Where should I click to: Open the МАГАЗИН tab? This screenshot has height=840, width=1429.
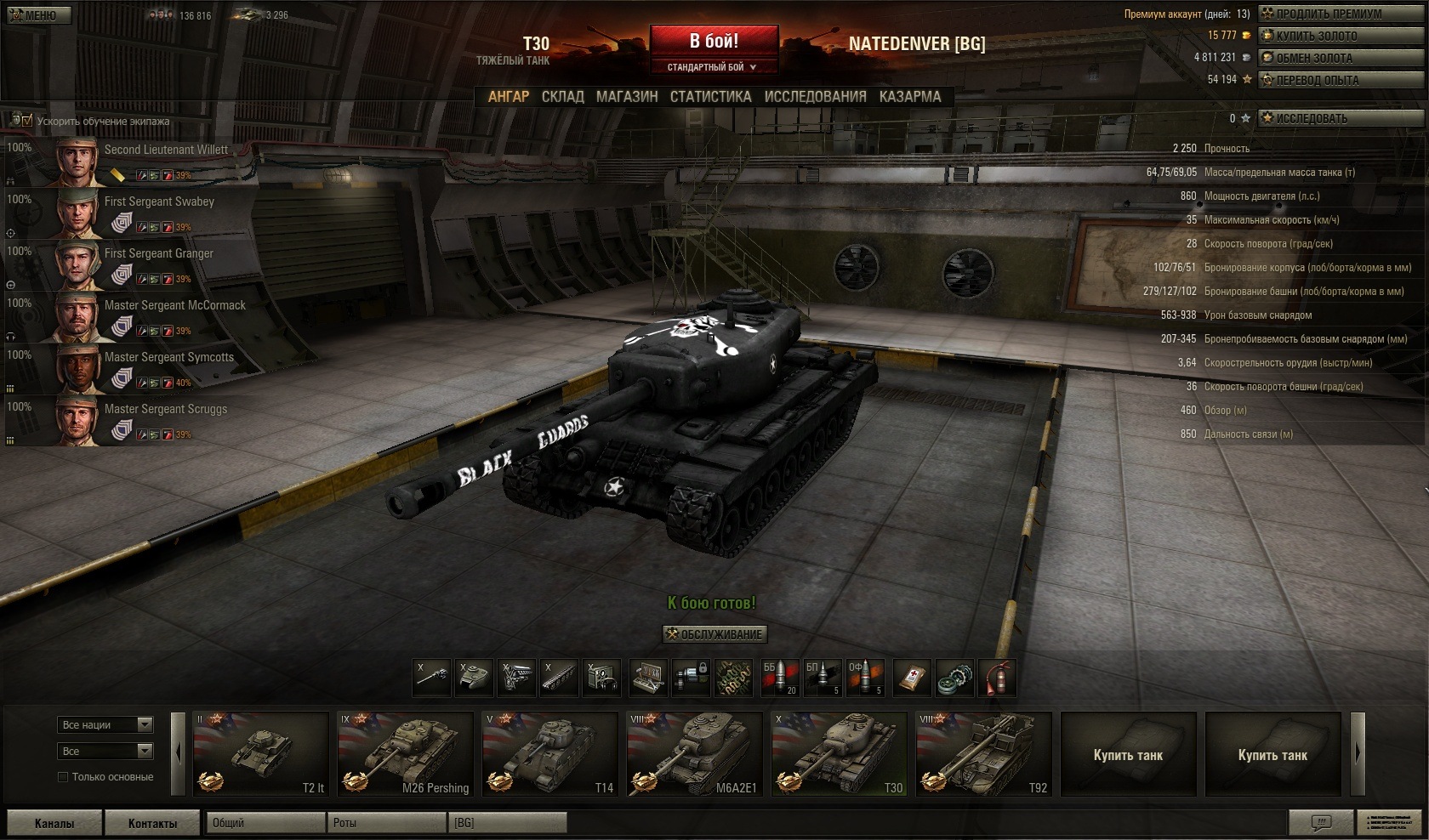point(627,97)
